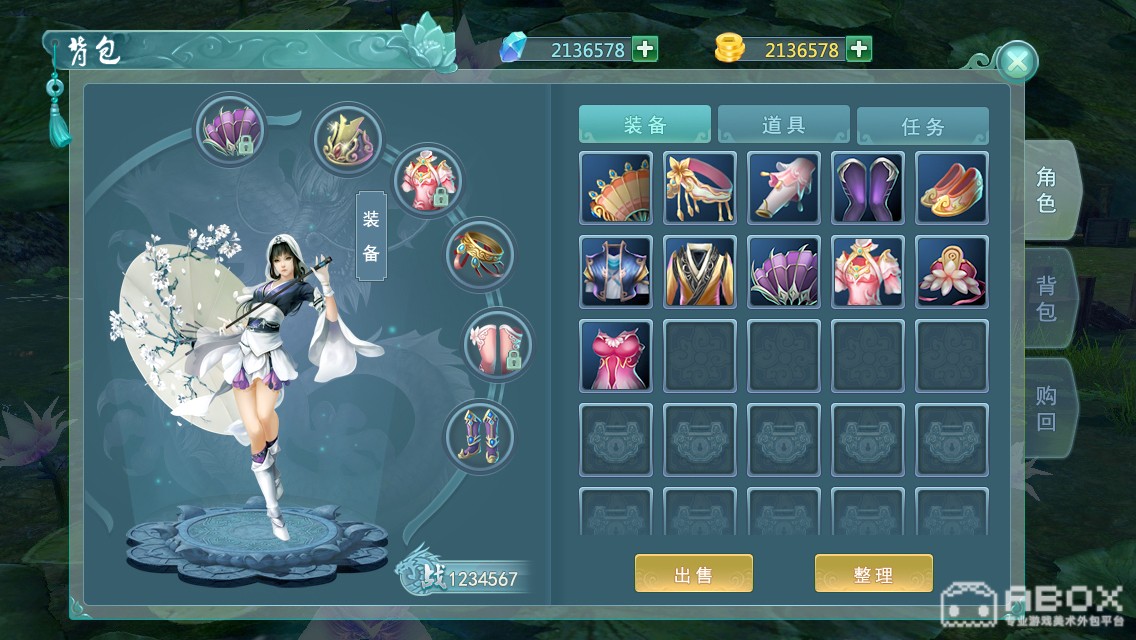Pick the golden embroidered shoes item
This screenshot has width=1136, height=640.
point(952,188)
